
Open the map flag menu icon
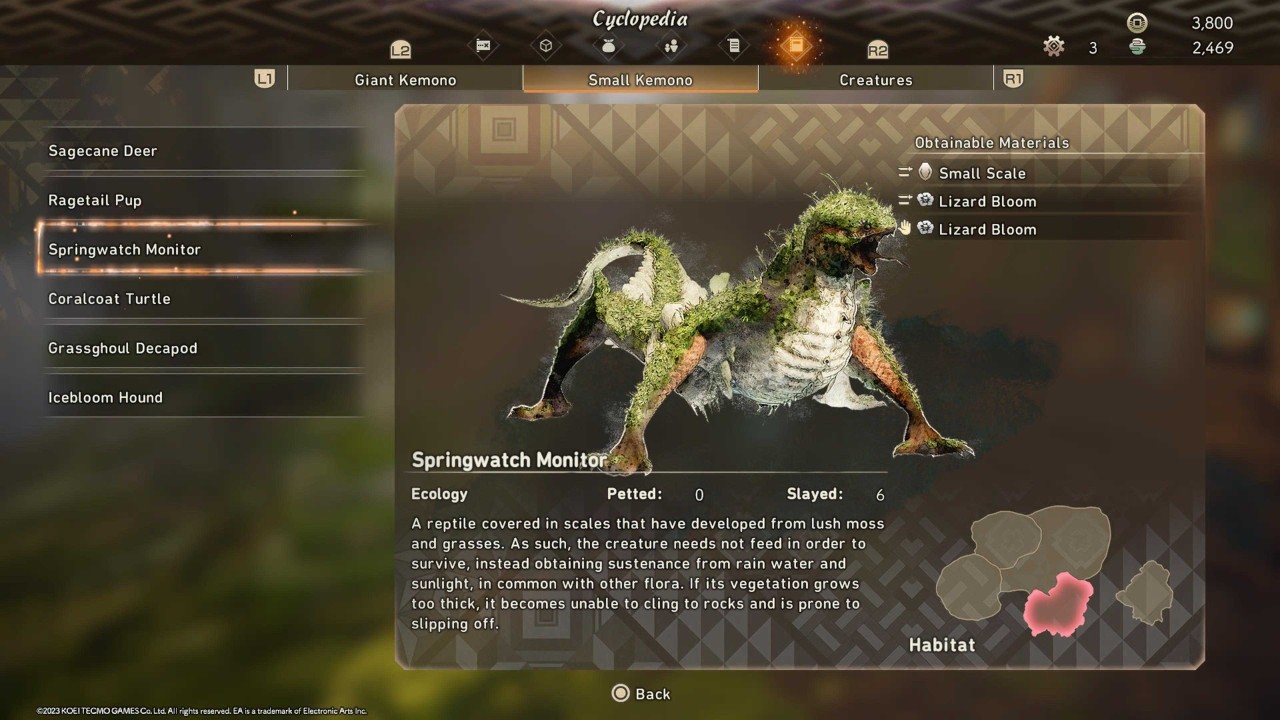[484, 45]
